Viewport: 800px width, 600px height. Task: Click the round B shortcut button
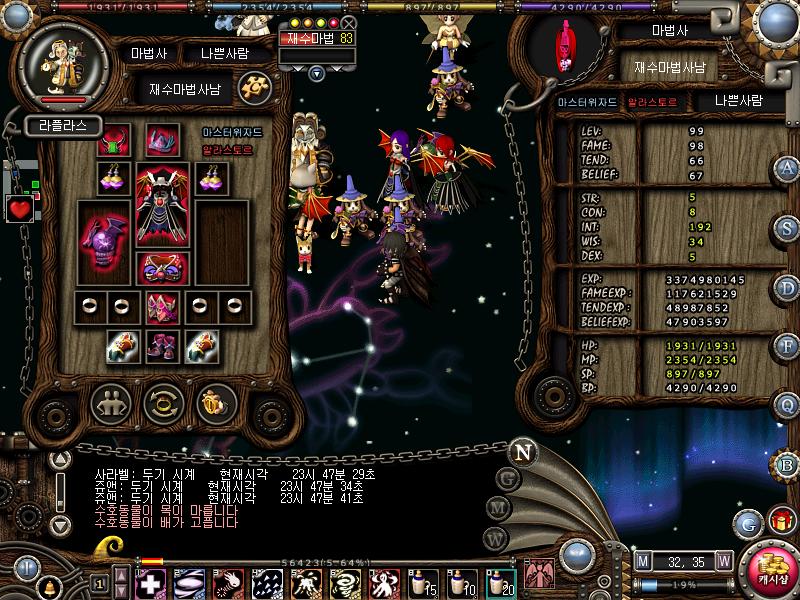point(787,463)
